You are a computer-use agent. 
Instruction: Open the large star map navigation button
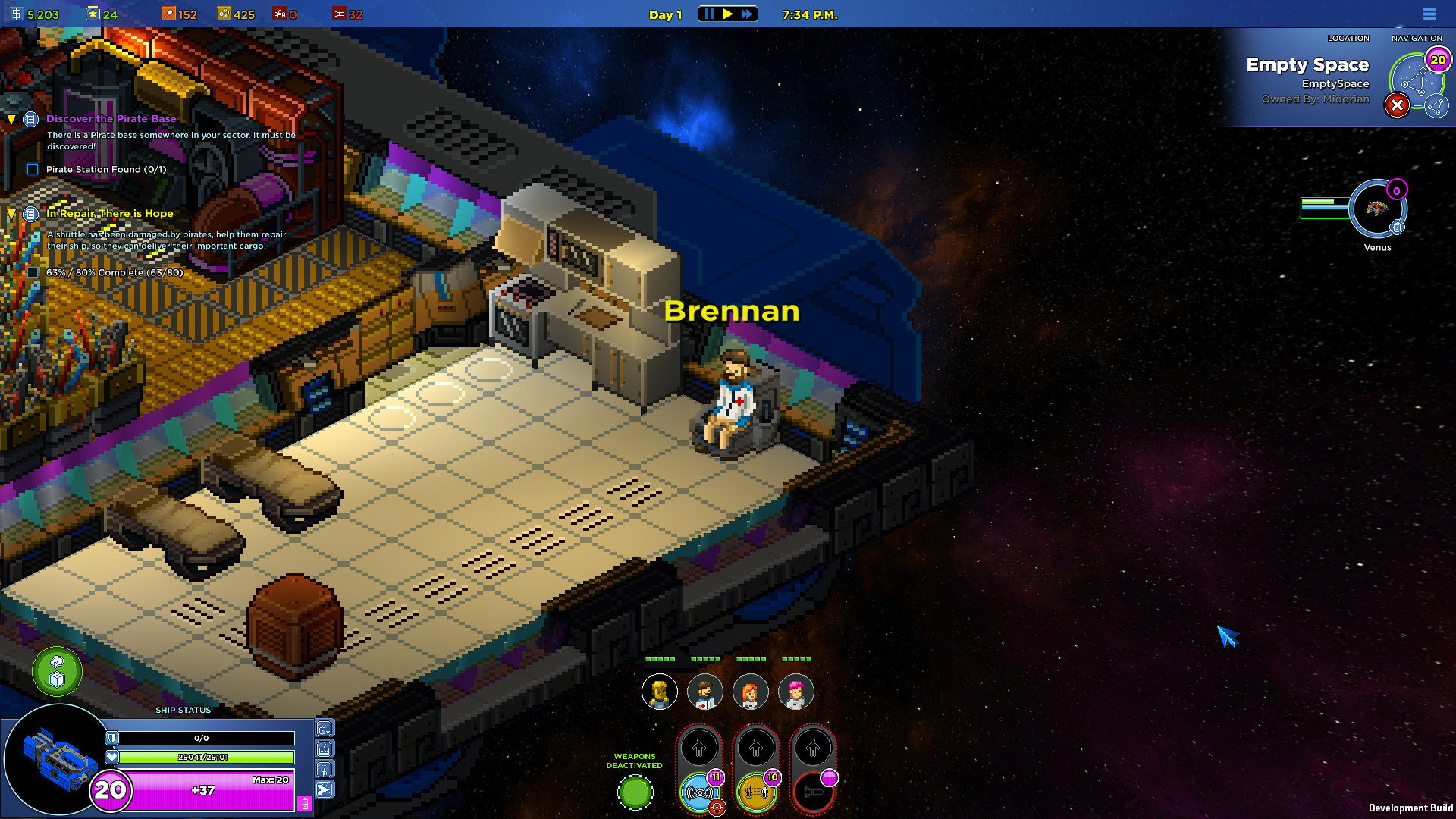click(x=1415, y=81)
